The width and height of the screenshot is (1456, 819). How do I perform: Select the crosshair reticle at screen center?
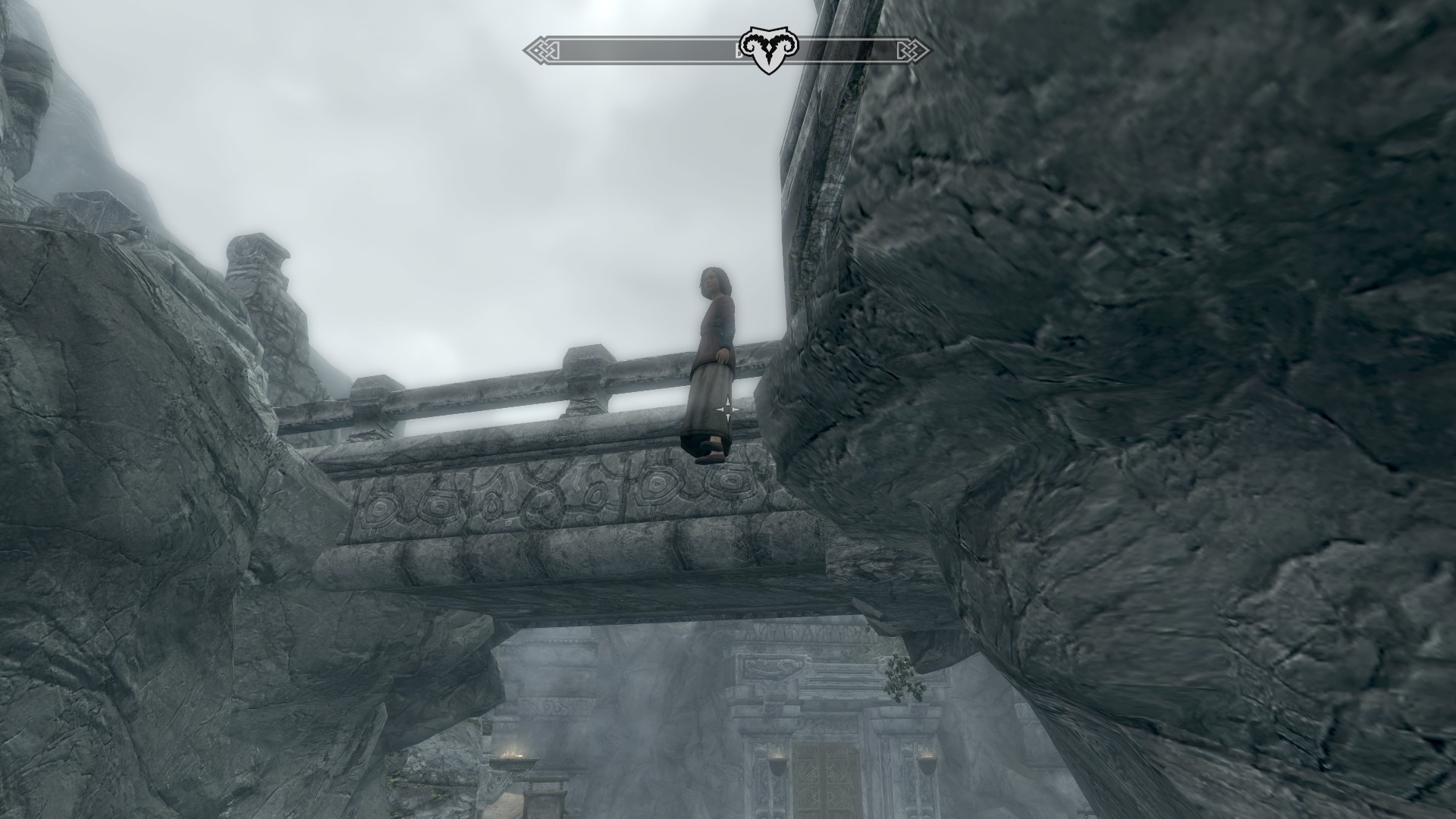tap(728, 409)
